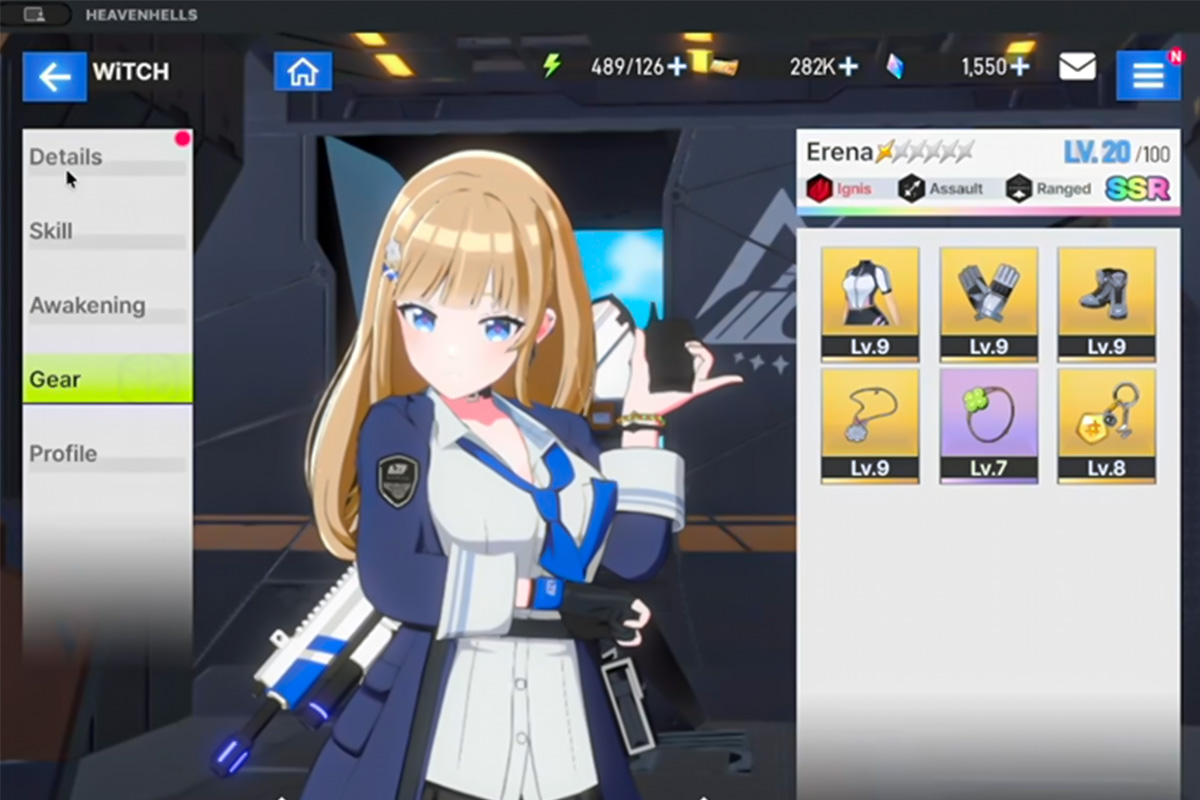
Task: Return to the home screen
Action: (302, 72)
